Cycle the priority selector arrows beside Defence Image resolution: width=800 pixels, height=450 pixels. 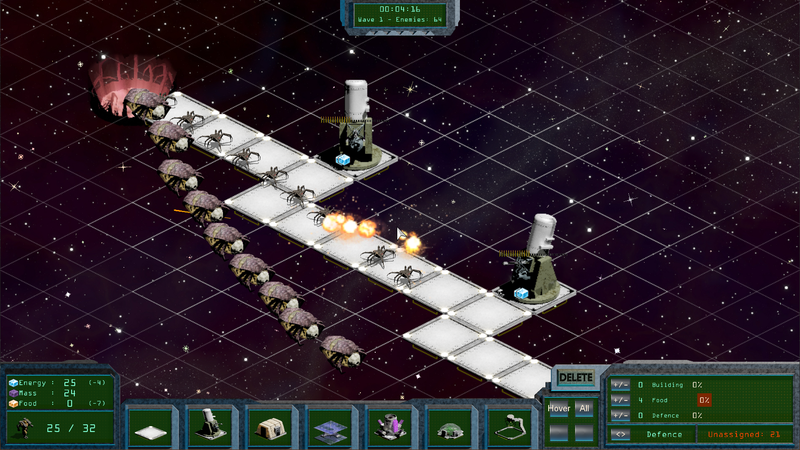pos(620,434)
